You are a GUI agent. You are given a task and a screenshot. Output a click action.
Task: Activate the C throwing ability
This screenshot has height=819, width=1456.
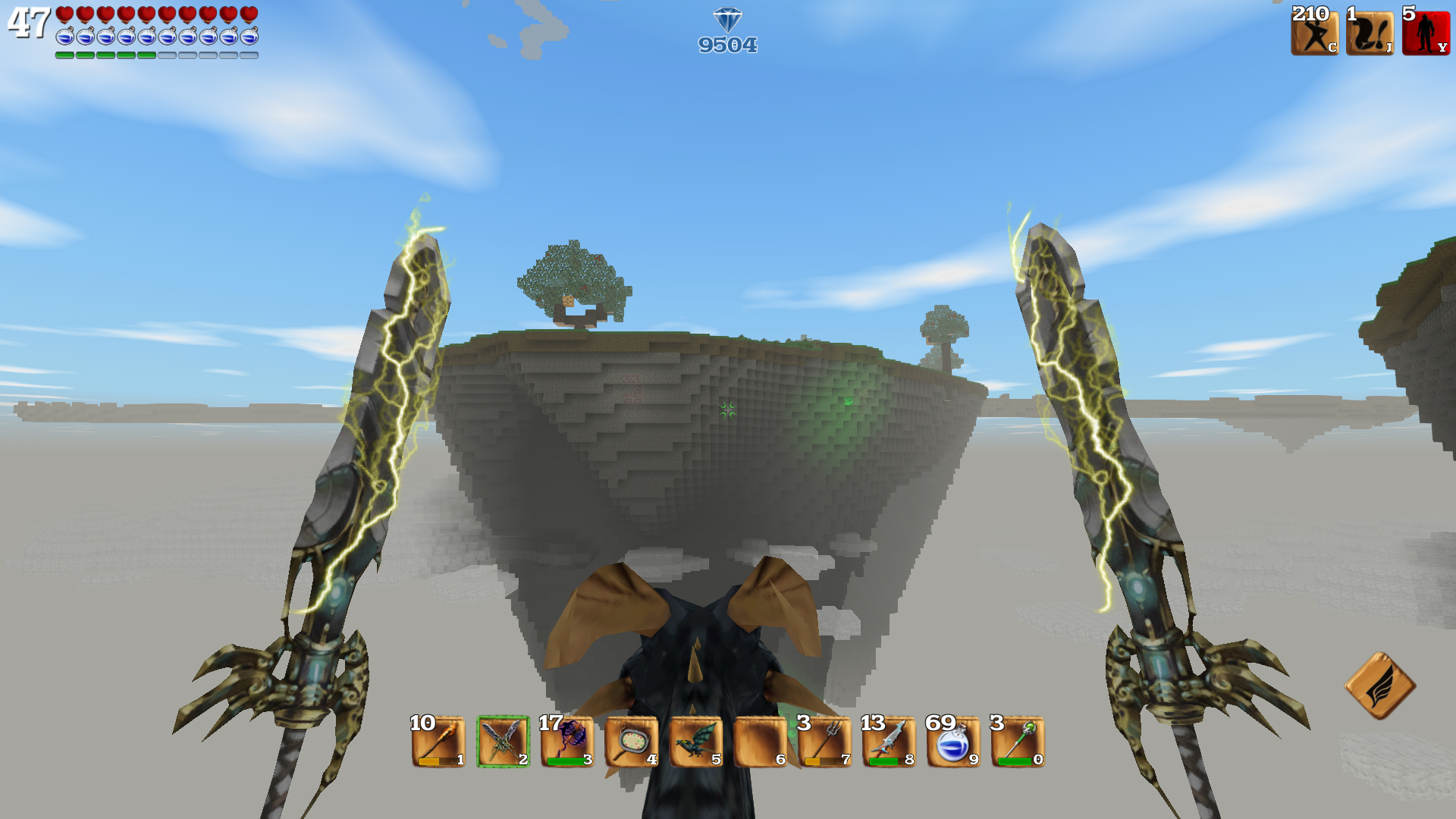coord(1314,33)
